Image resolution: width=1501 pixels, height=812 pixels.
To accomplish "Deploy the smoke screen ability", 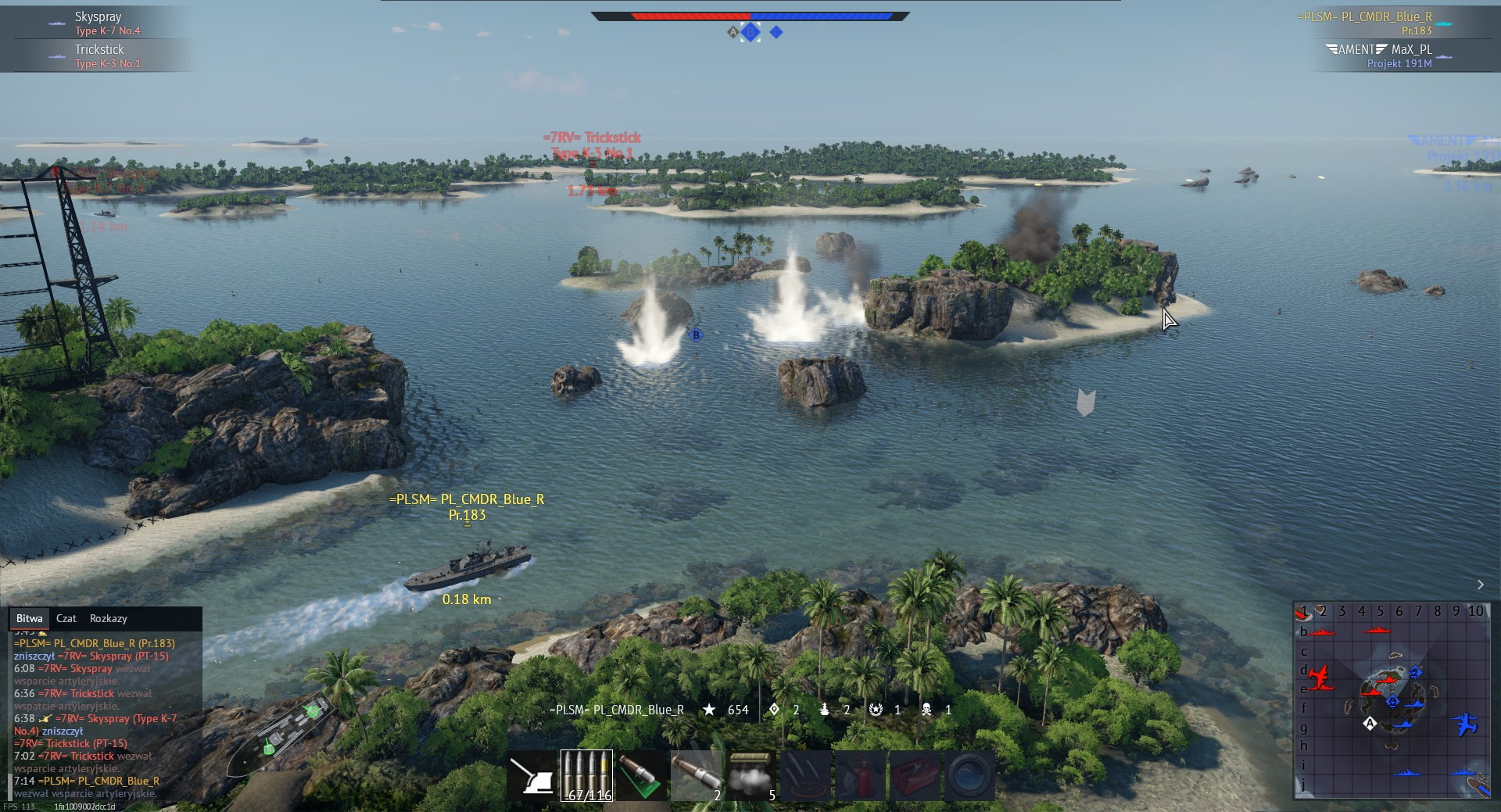I will [x=751, y=776].
